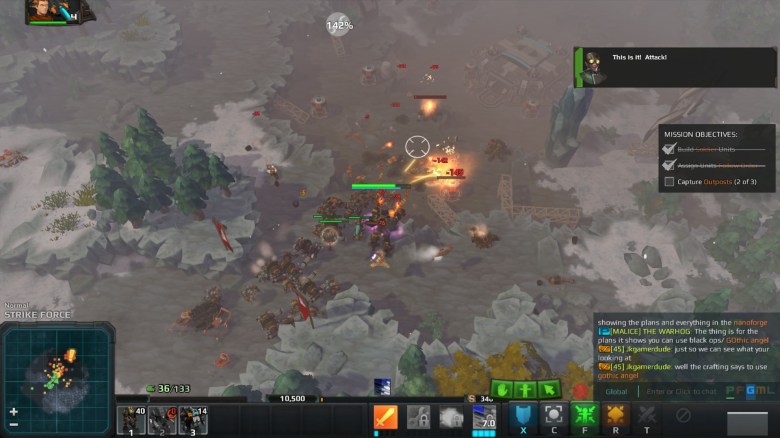Image resolution: width=780 pixels, height=438 pixels.
Task: Click the commander portrait in the top corner
Action: pos(46,10)
